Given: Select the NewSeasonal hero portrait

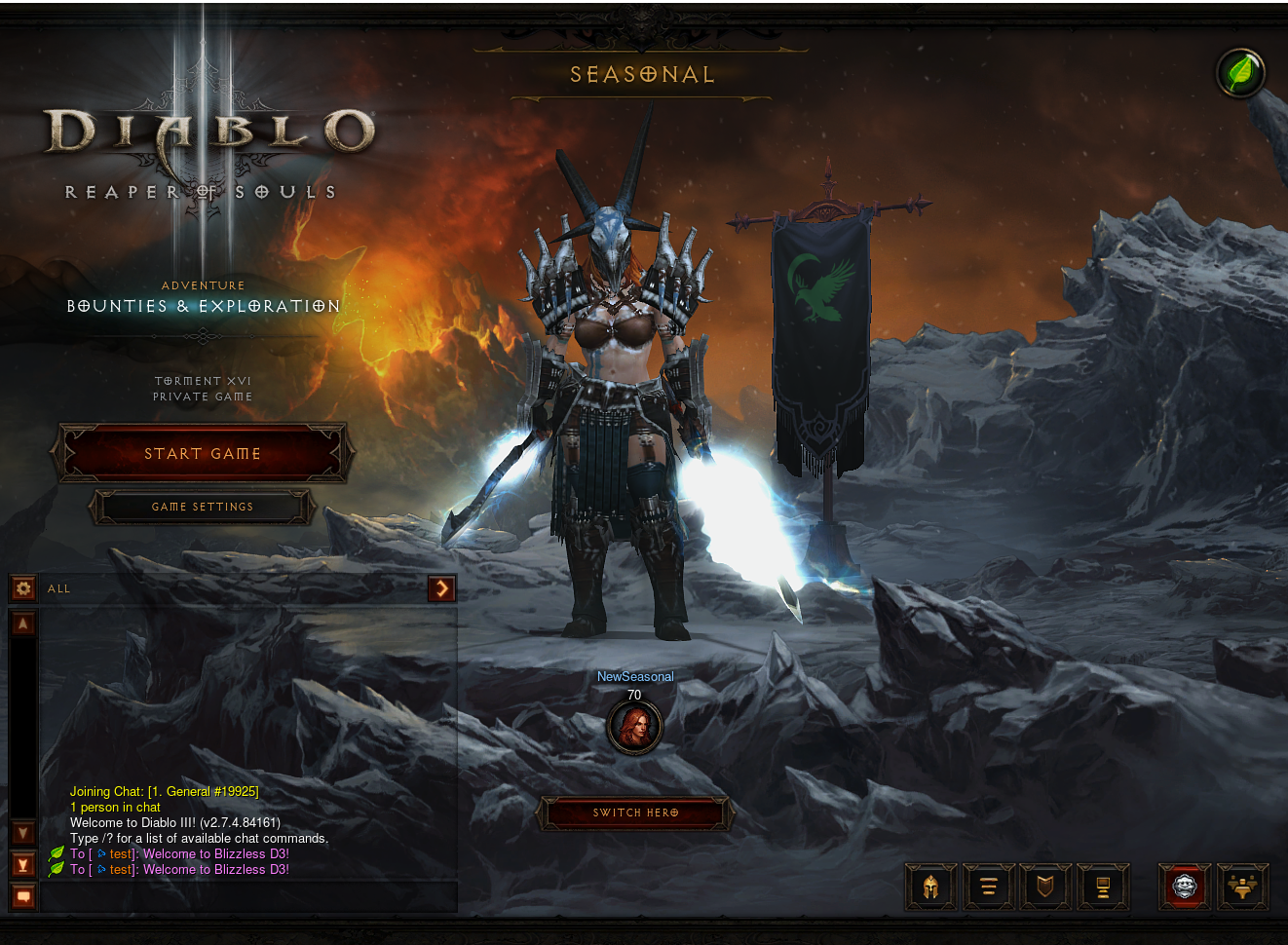Looking at the screenshot, I should (634, 727).
